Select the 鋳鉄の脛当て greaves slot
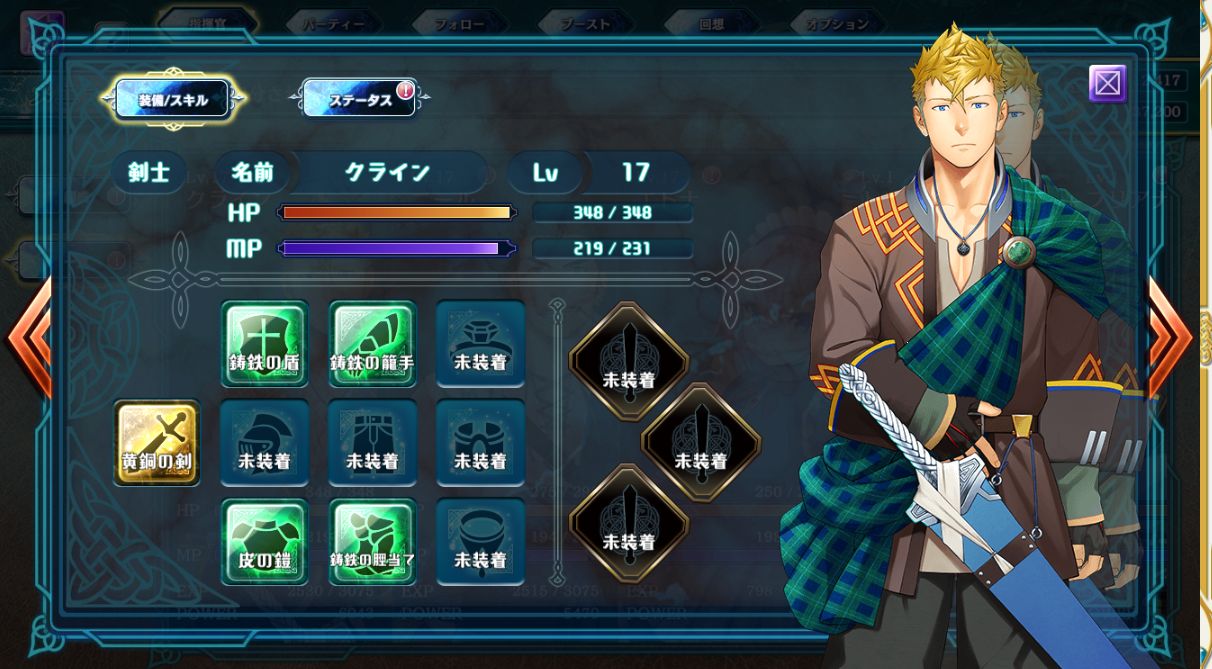The width and height of the screenshot is (1212, 669). (372, 541)
